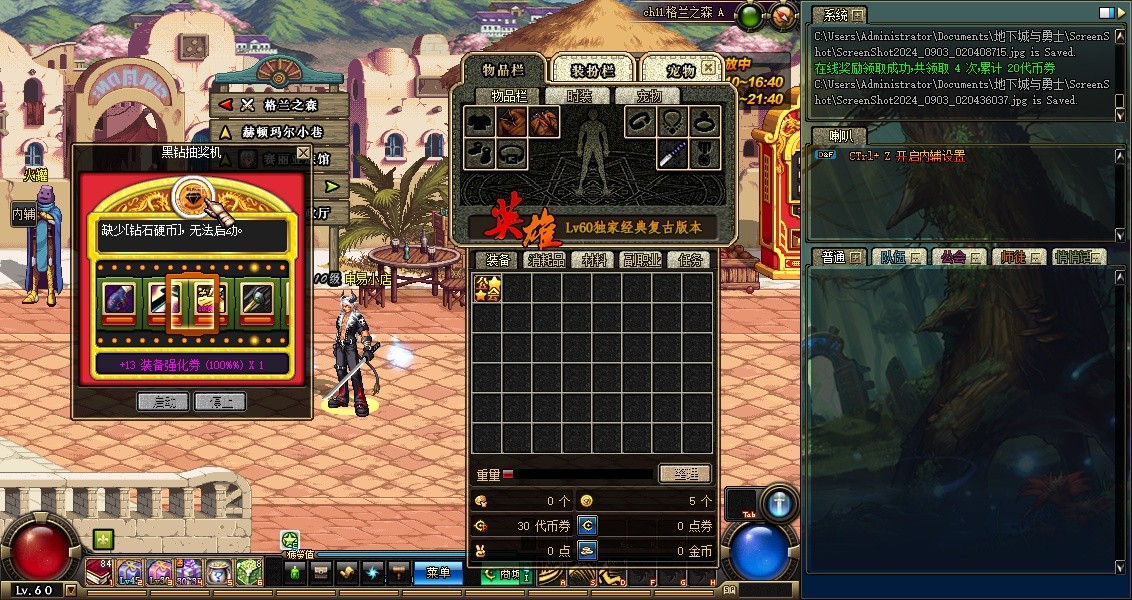This screenshot has height=600, width=1132.
Task: Stop the lottery with the 停止 button
Action: point(220,402)
